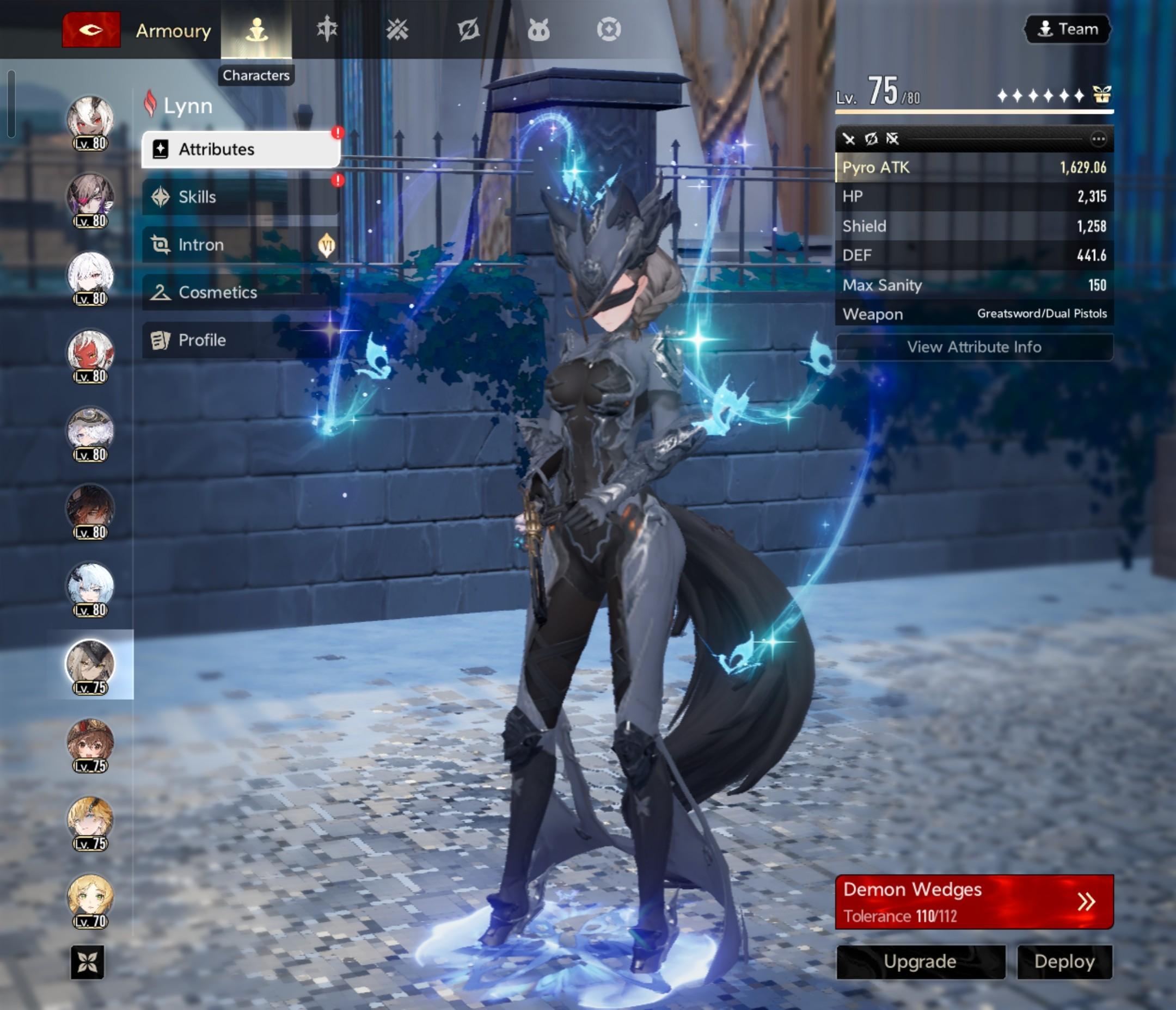Open Lynn's Skills menu
This screenshot has width=1176, height=1010.
coord(241,197)
